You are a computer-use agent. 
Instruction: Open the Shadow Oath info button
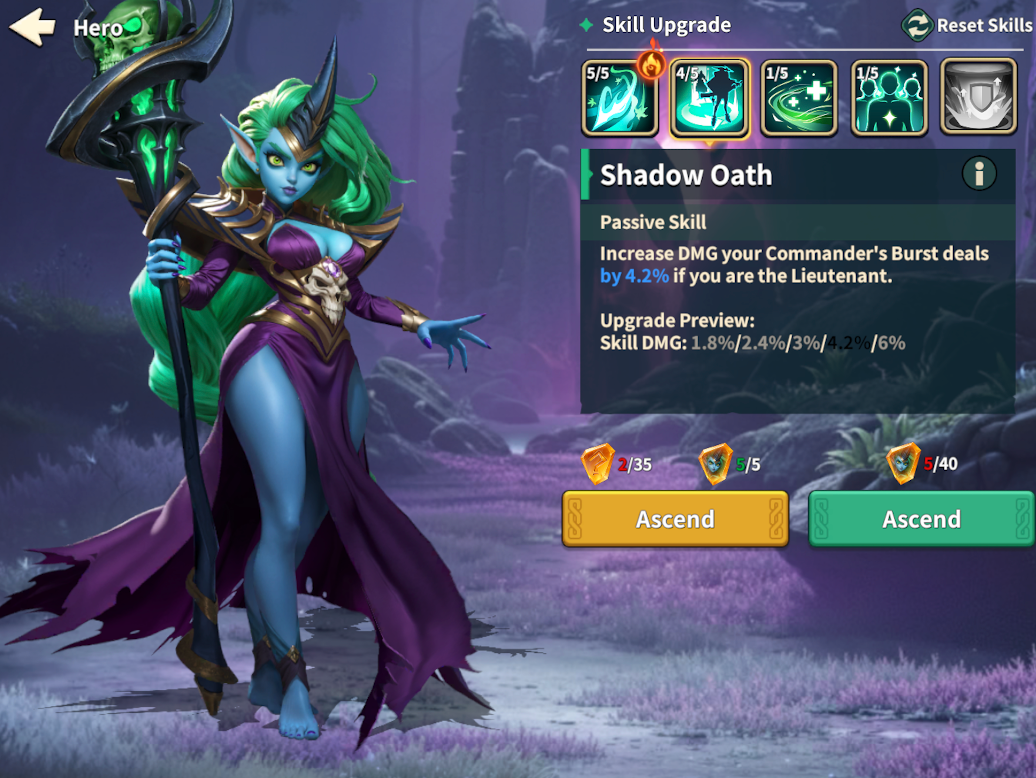point(979,174)
